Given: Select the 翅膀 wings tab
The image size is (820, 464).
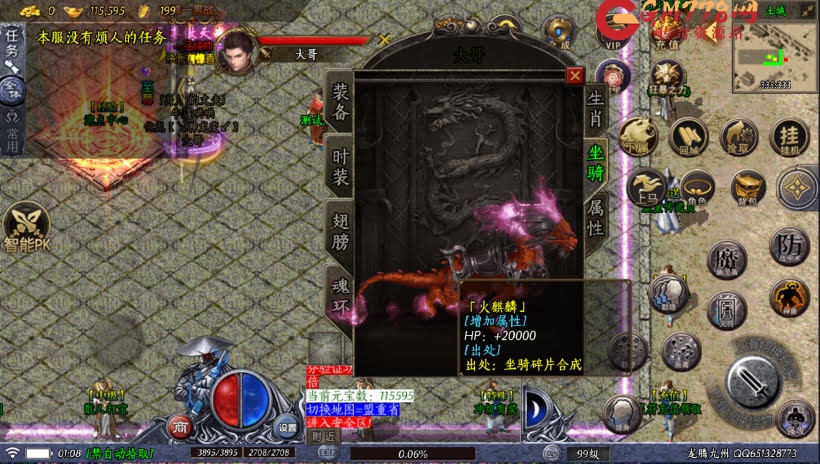Looking at the screenshot, I should pos(341,227).
